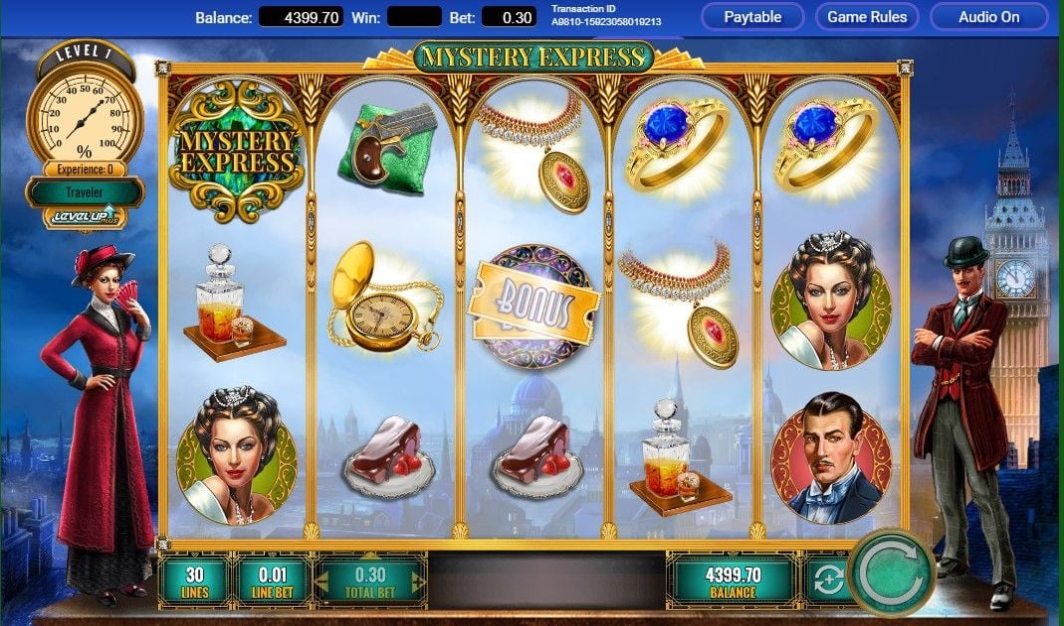The width and height of the screenshot is (1064, 626).
Task: Select the Traveler rank label
Action: 84,190
